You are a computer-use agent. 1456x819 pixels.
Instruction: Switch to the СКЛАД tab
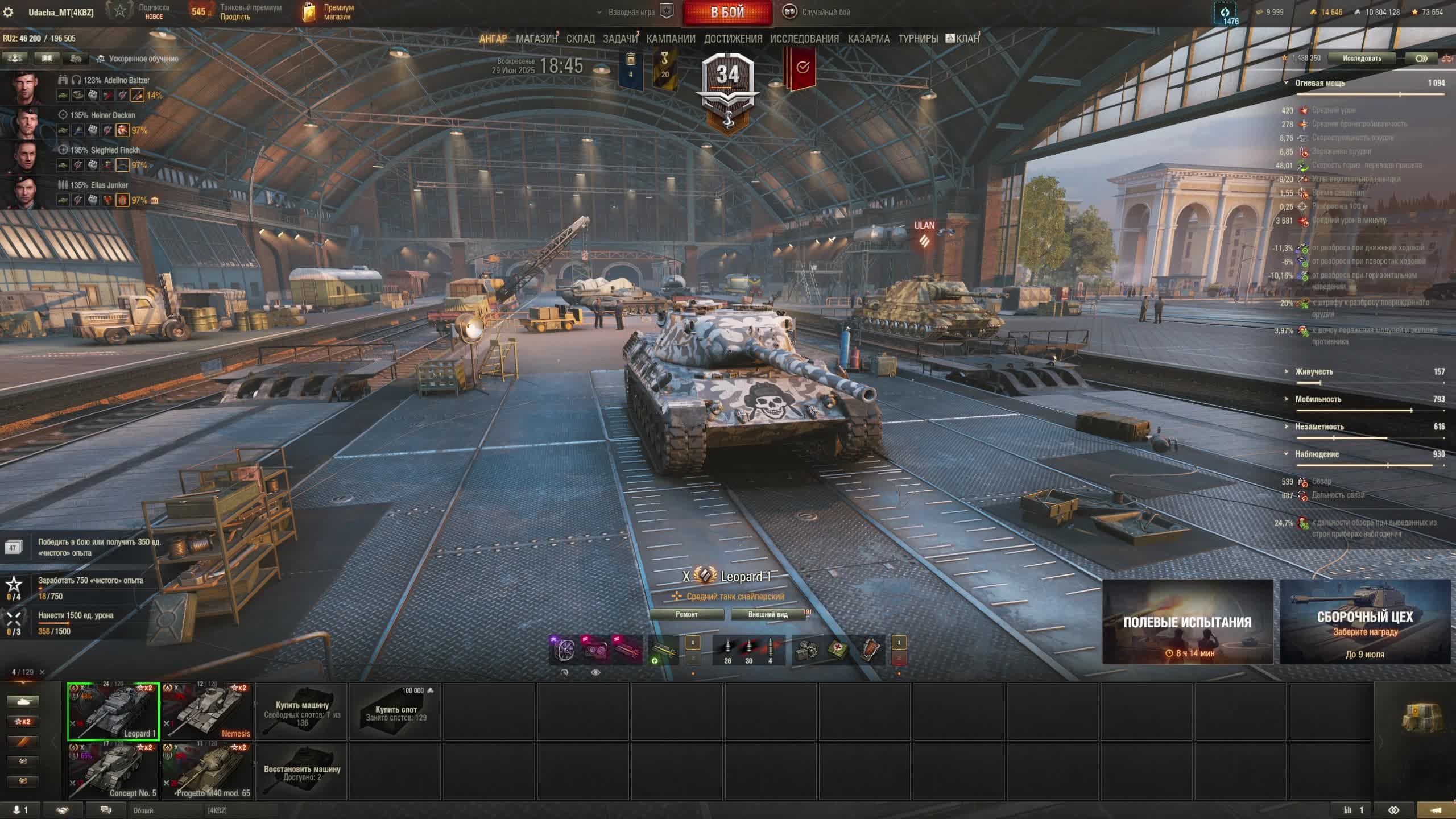tap(580, 39)
